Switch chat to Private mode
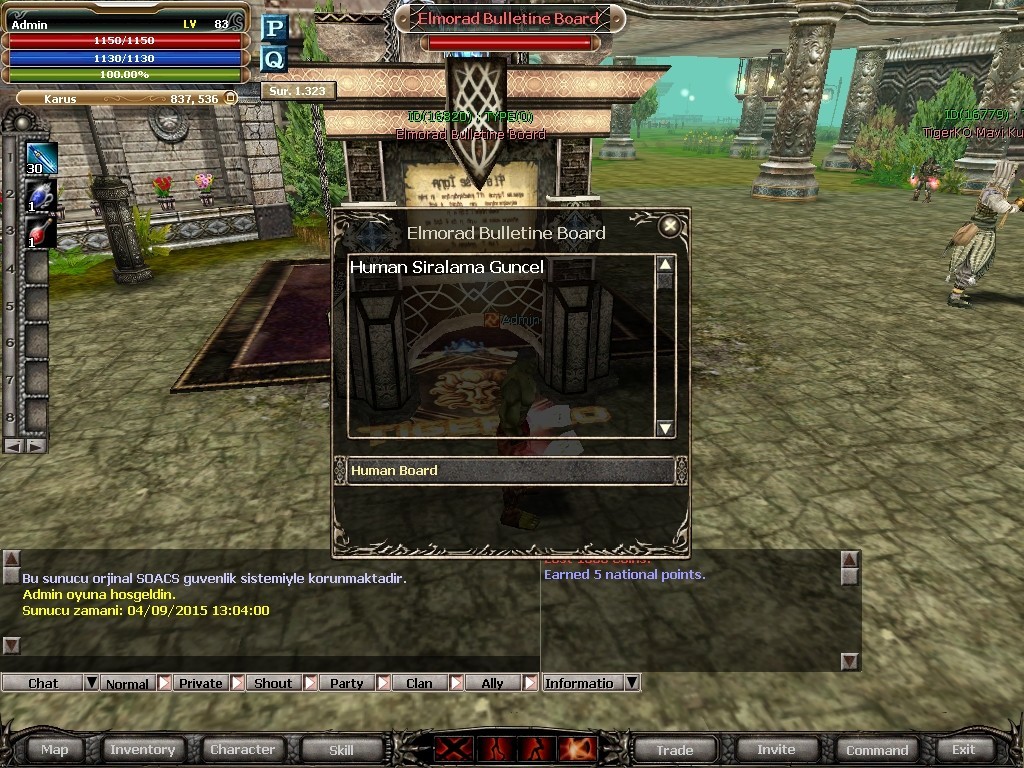This screenshot has height=768, width=1024. tap(201, 684)
